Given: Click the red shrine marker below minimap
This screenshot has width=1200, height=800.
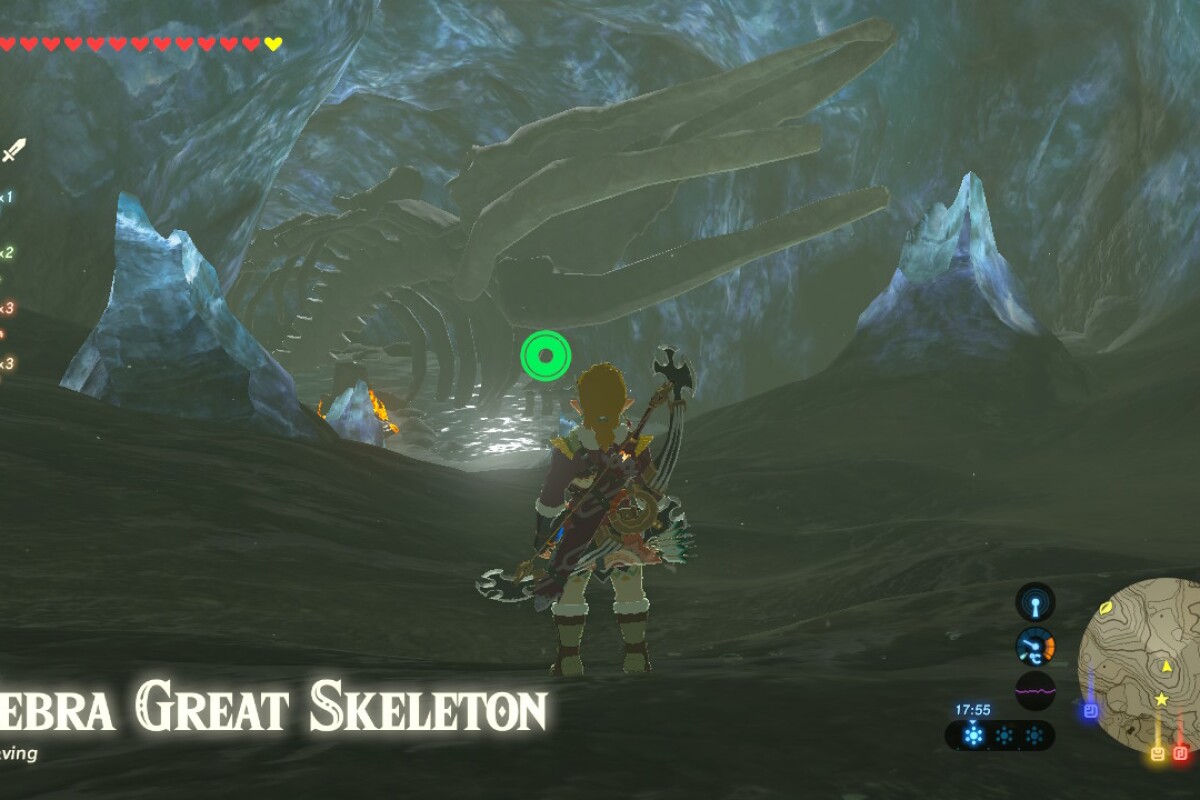Looking at the screenshot, I should [1180, 752].
